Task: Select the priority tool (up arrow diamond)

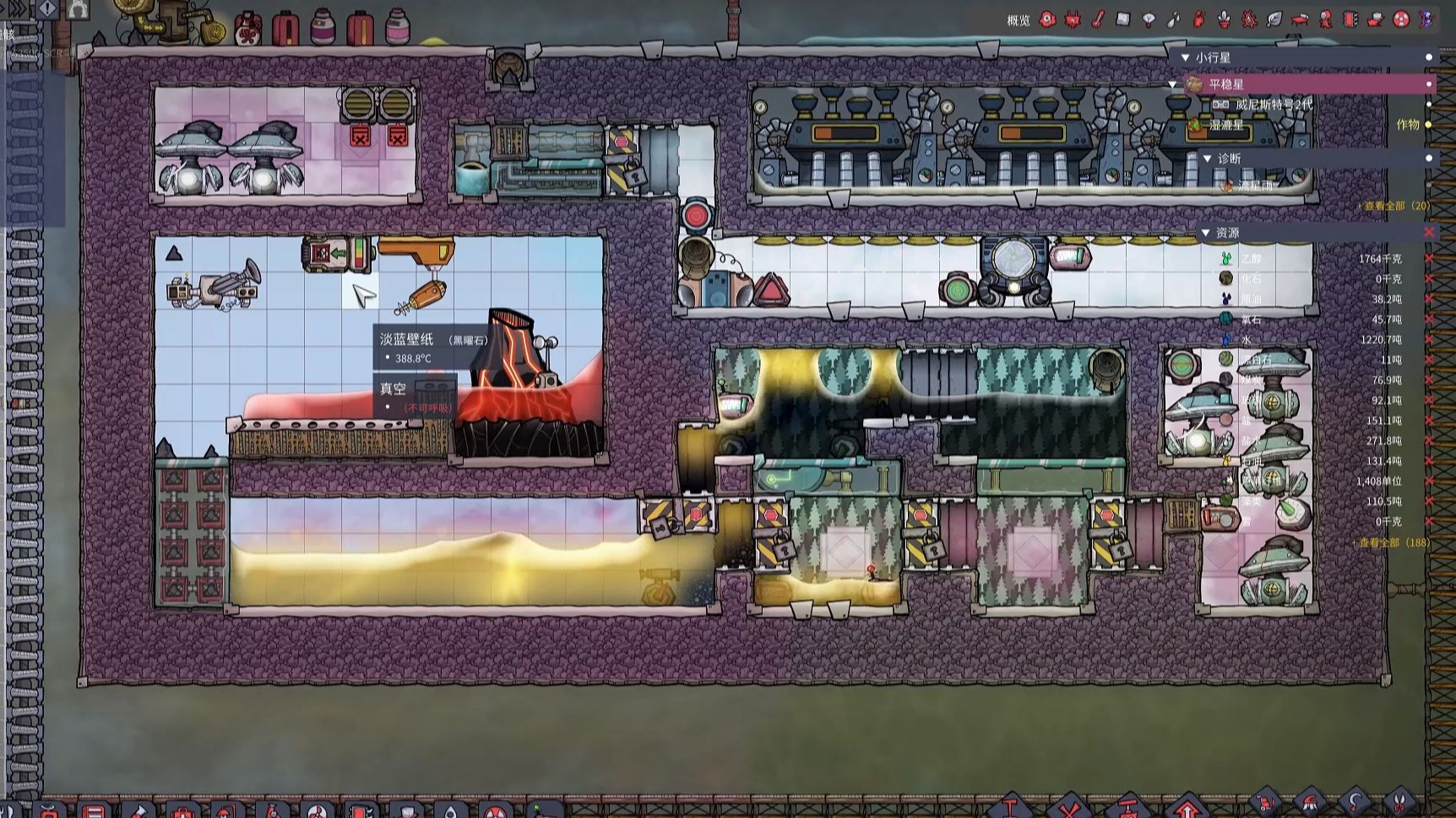Action: (x=1187, y=810)
